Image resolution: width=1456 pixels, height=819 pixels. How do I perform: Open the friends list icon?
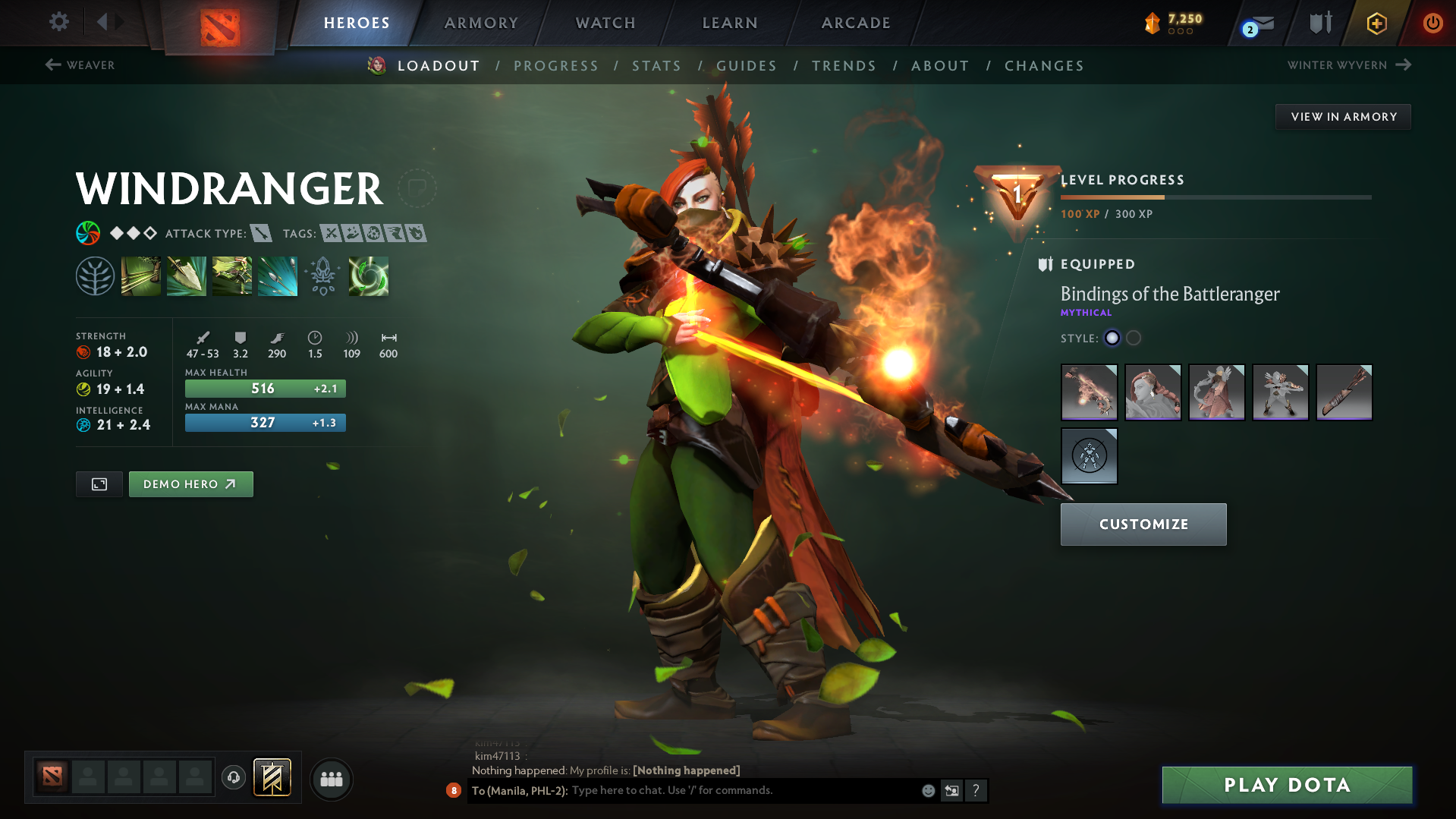tap(331, 779)
